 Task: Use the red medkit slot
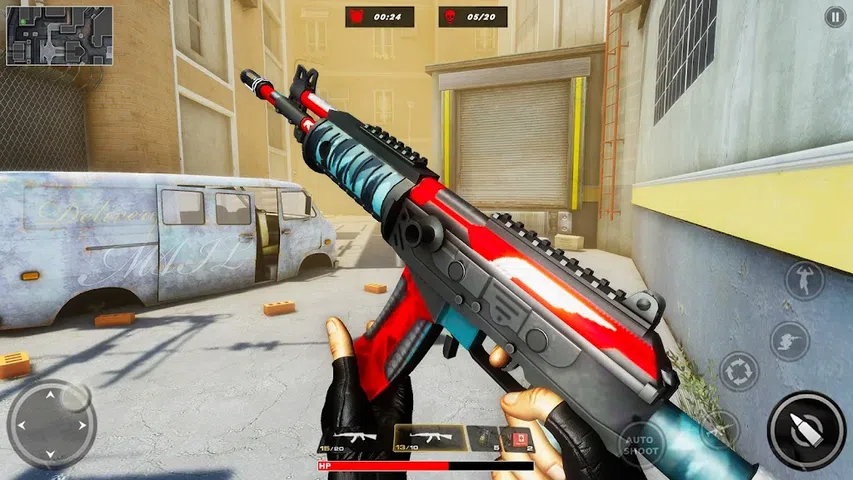(x=519, y=438)
